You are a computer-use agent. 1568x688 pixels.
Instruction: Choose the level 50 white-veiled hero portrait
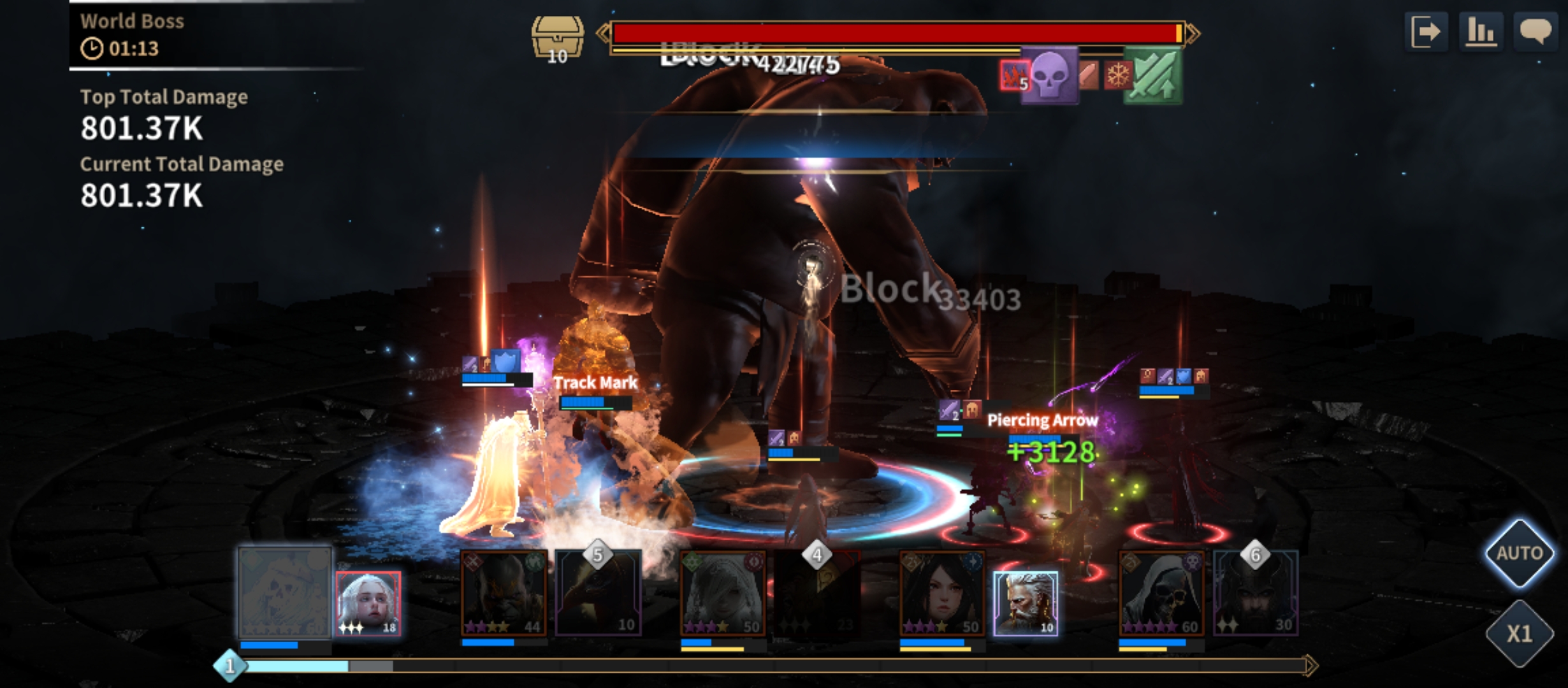coord(723,594)
